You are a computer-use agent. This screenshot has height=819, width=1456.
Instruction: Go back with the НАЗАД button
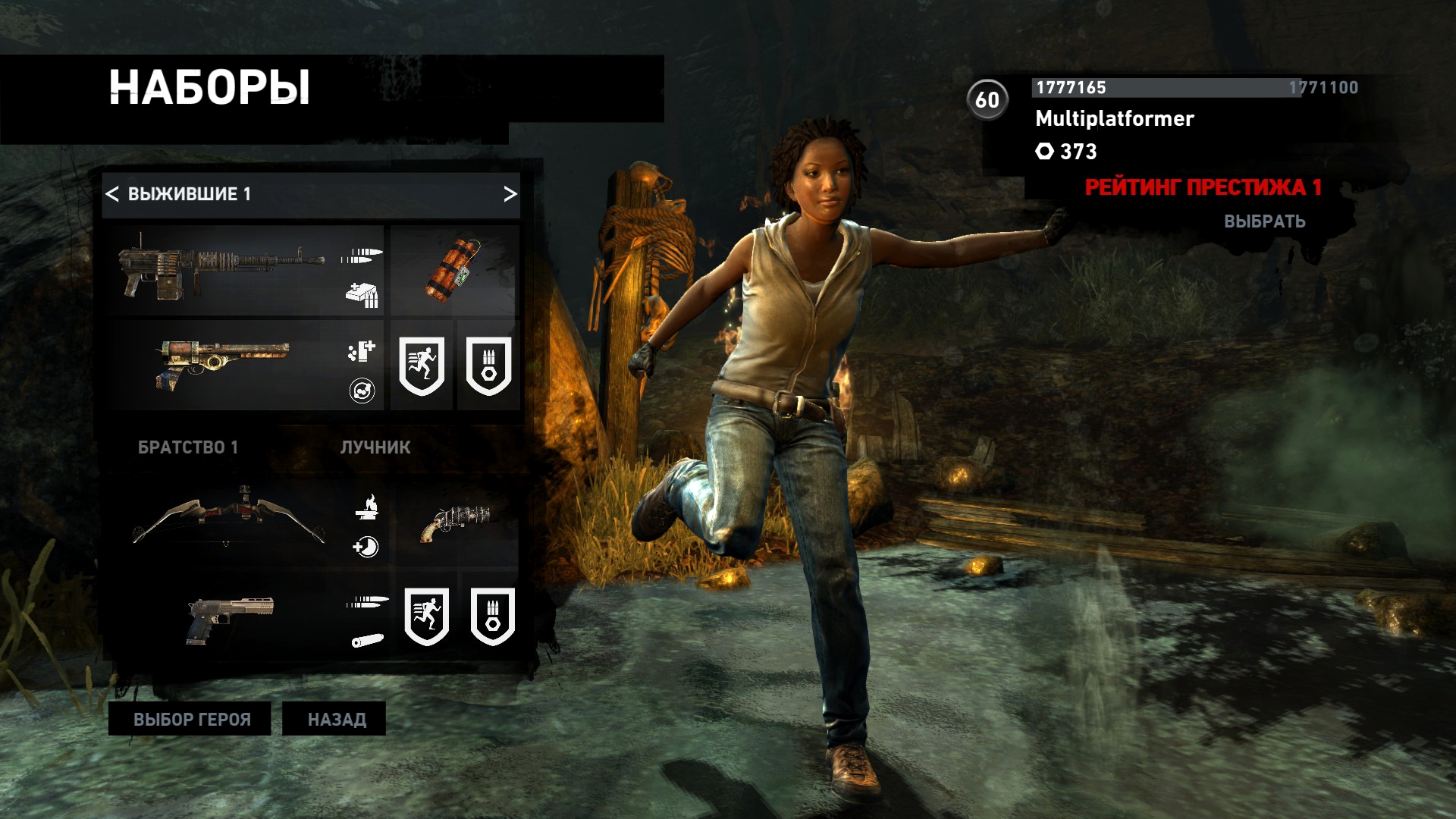(334, 719)
